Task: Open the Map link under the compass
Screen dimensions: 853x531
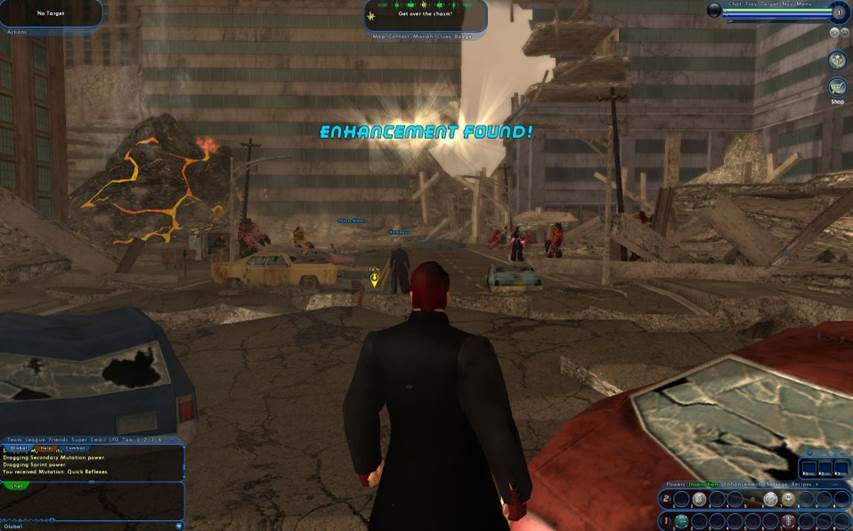Action: point(378,39)
